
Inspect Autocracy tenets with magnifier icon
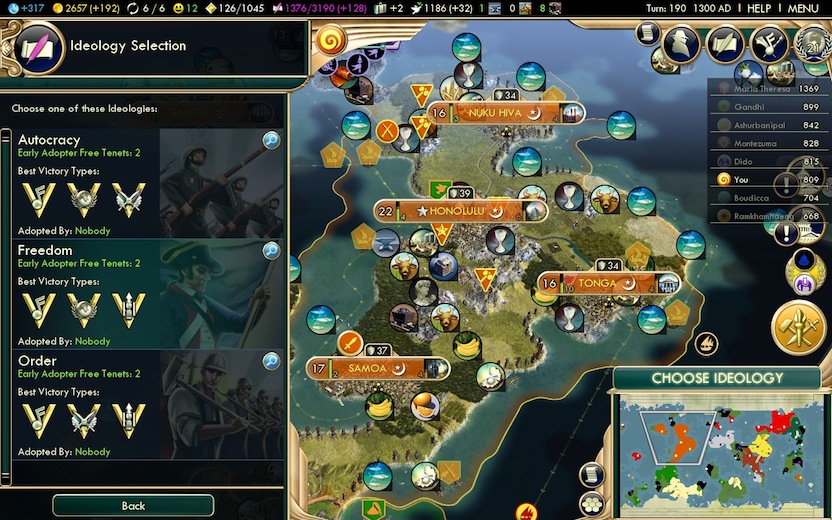coord(271,141)
